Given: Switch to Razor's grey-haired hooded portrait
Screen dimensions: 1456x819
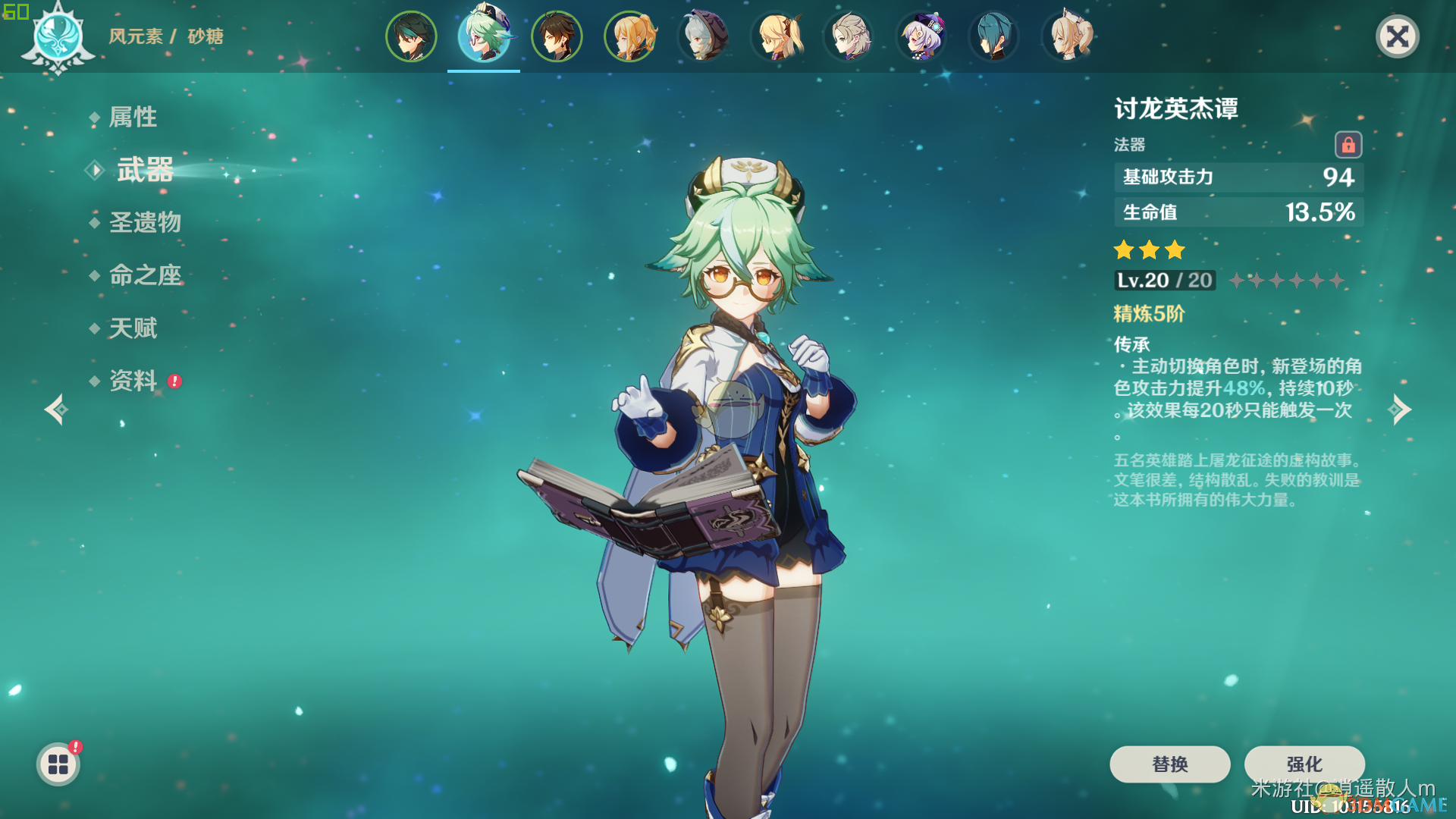Looking at the screenshot, I should pos(703,36).
